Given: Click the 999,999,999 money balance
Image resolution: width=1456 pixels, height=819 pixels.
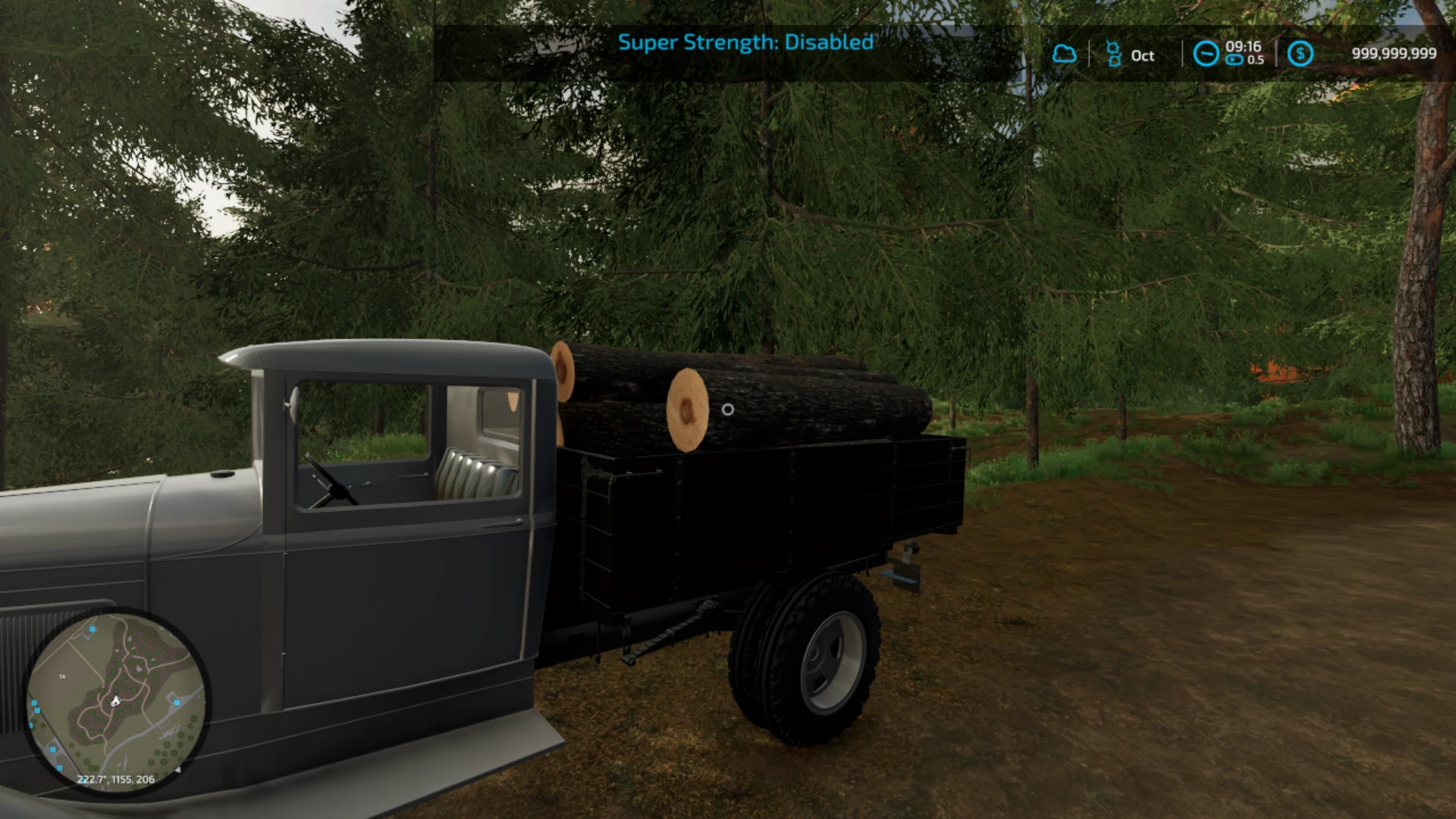Looking at the screenshot, I should (1394, 53).
